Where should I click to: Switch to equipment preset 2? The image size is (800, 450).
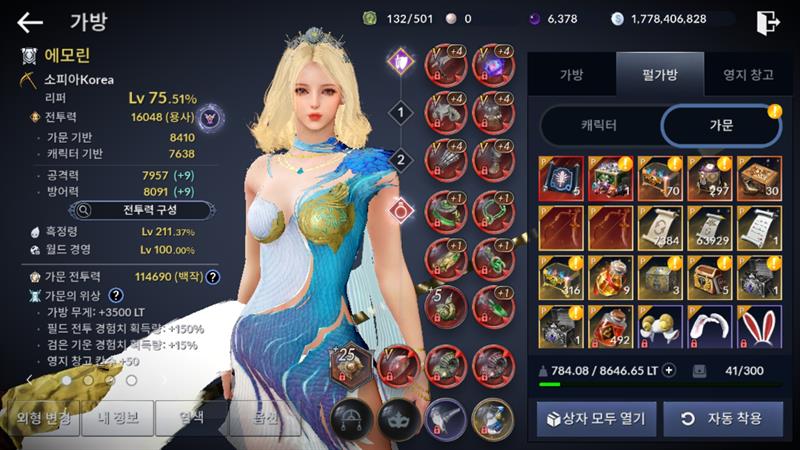[402, 160]
